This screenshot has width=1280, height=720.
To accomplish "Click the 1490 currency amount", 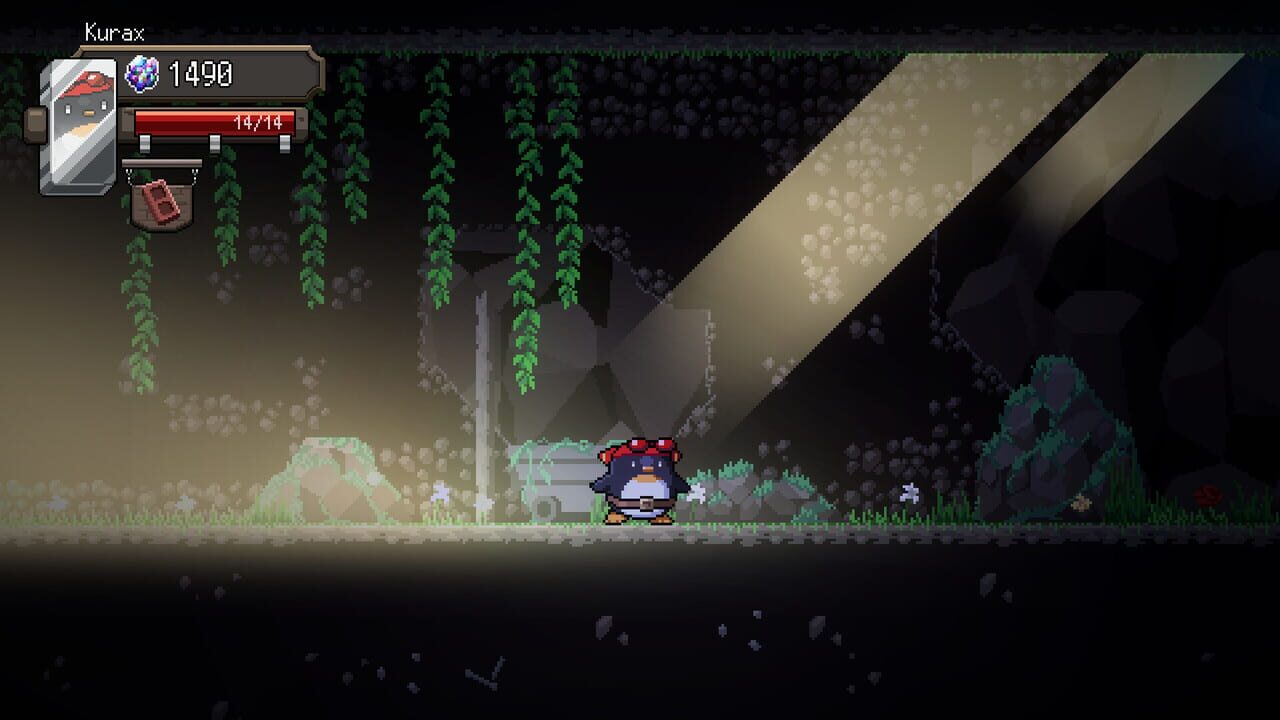I will (200, 75).
